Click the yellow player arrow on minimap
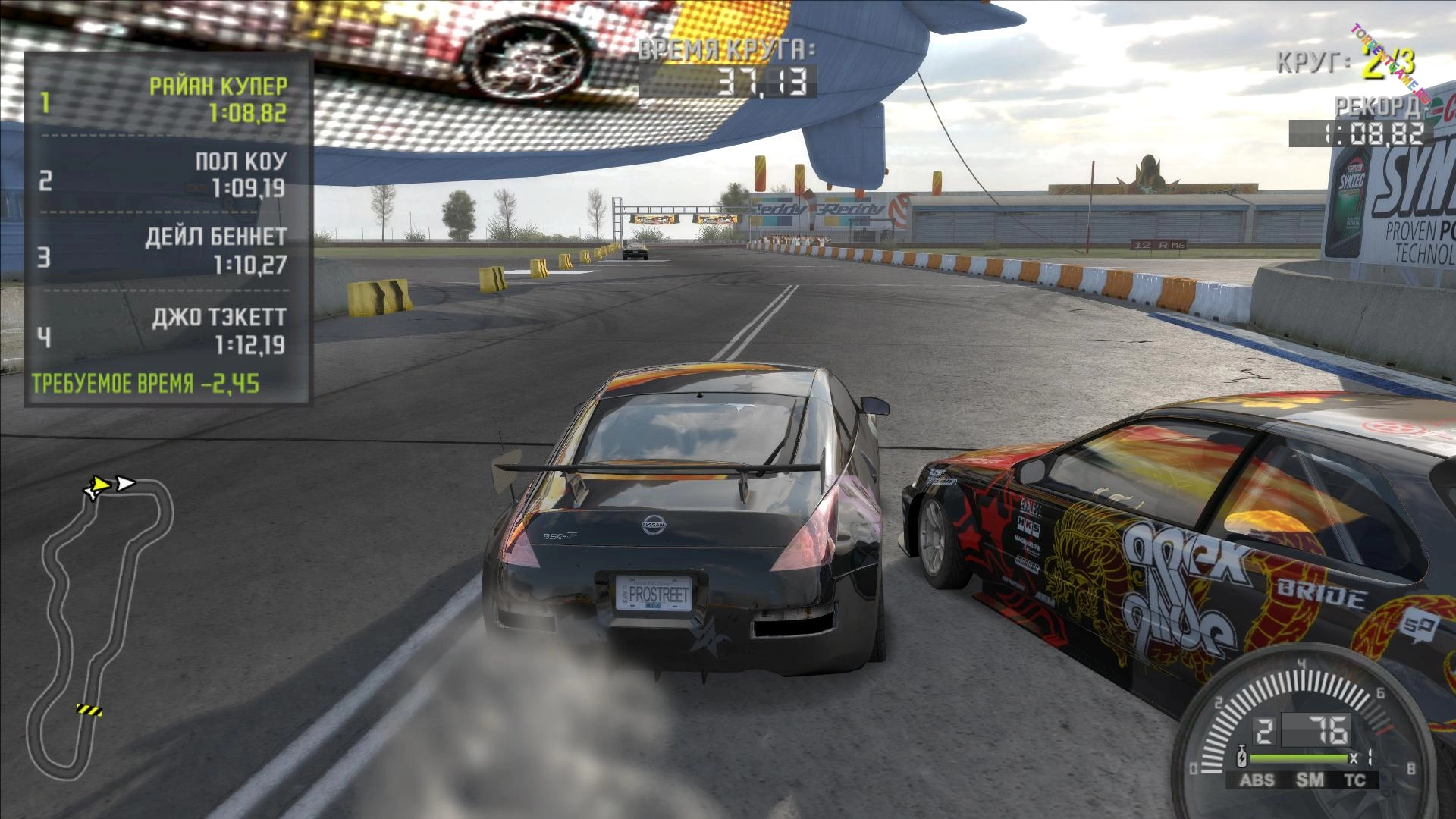The height and width of the screenshot is (819, 1456). click(x=99, y=486)
